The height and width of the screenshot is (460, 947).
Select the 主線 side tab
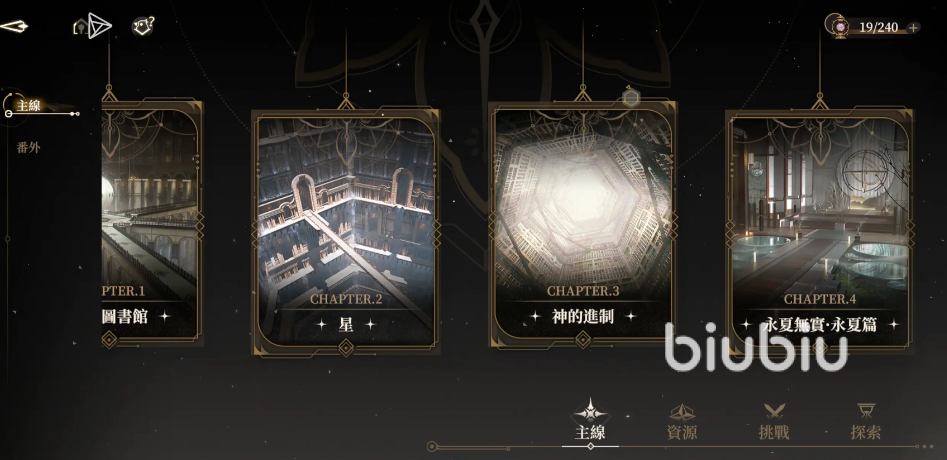(29, 105)
